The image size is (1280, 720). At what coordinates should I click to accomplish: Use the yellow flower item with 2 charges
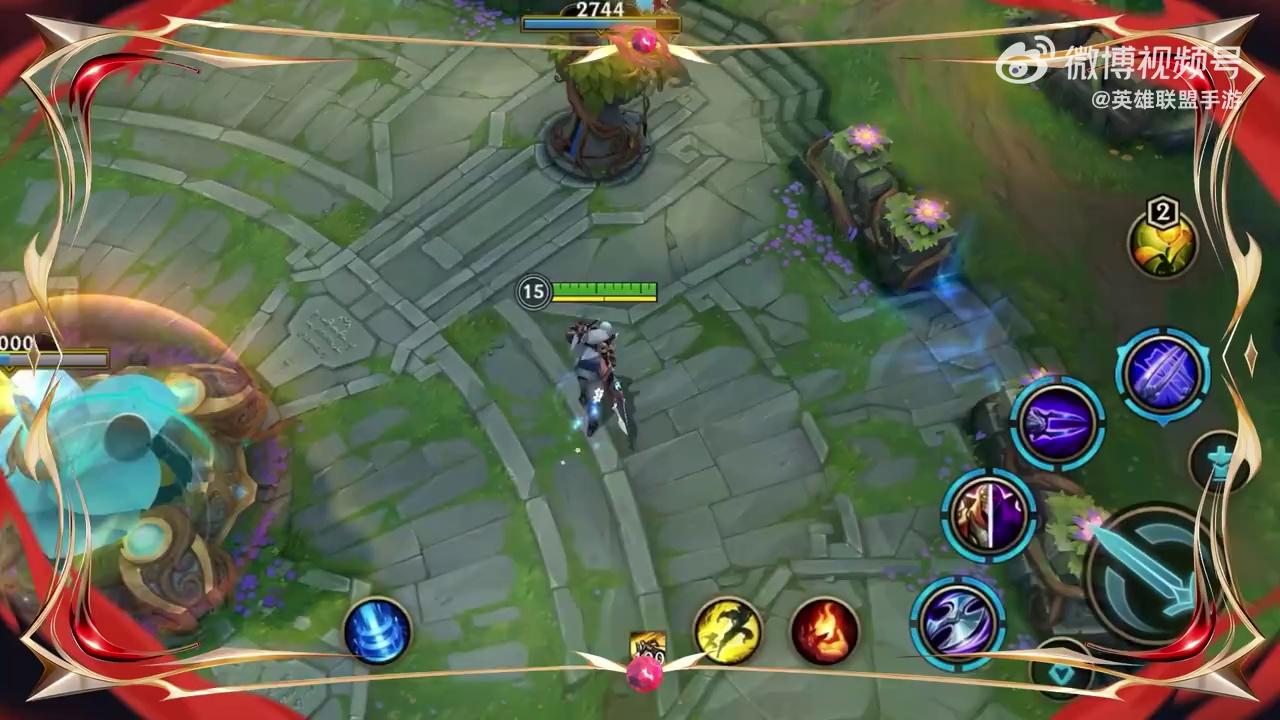tap(1162, 243)
